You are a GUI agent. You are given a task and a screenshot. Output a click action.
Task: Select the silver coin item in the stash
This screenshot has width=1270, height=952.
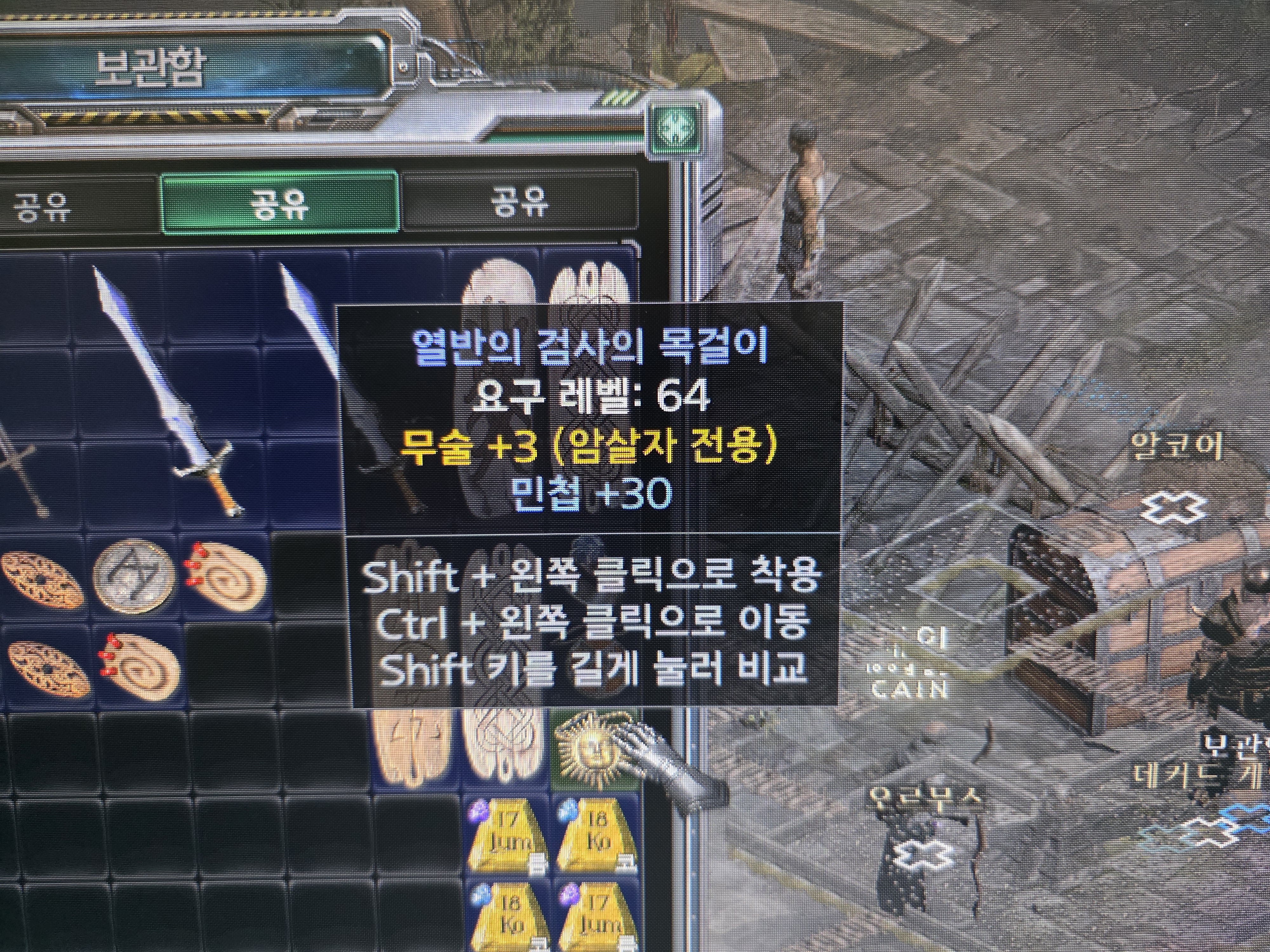(x=134, y=574)
